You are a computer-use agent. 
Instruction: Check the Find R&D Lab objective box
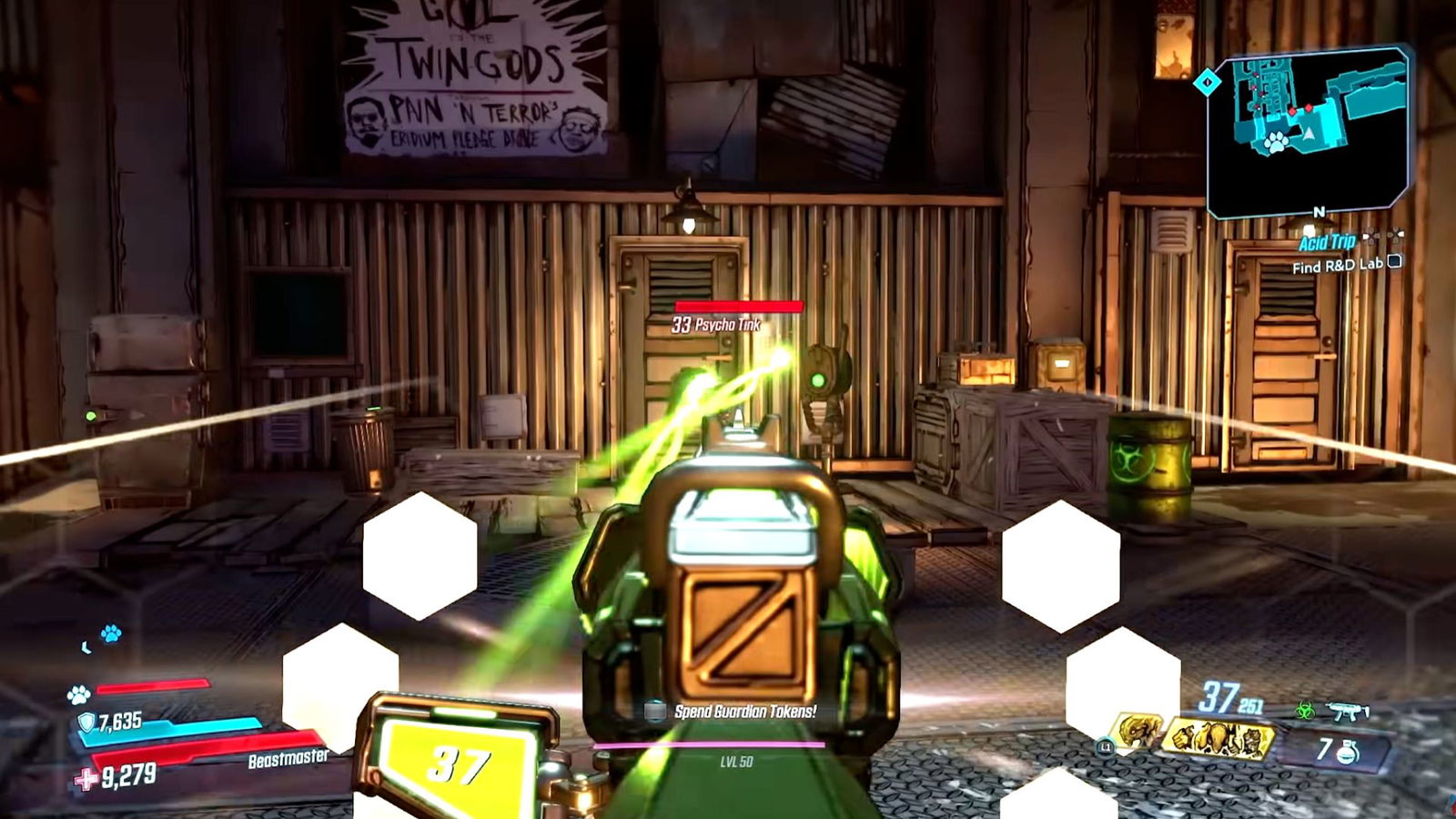pos(1394,261)
